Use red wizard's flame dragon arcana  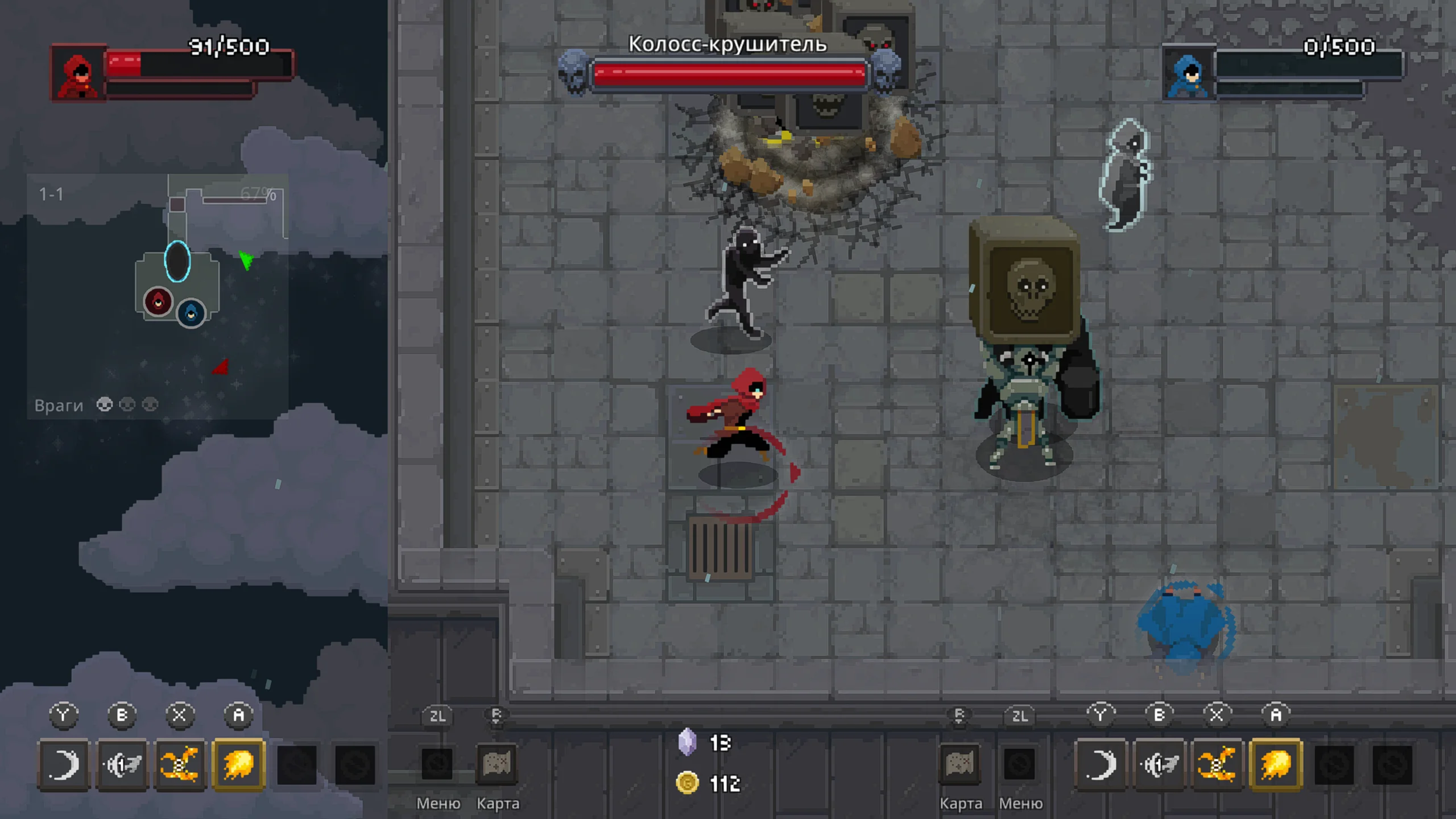(x=180, y=764)
